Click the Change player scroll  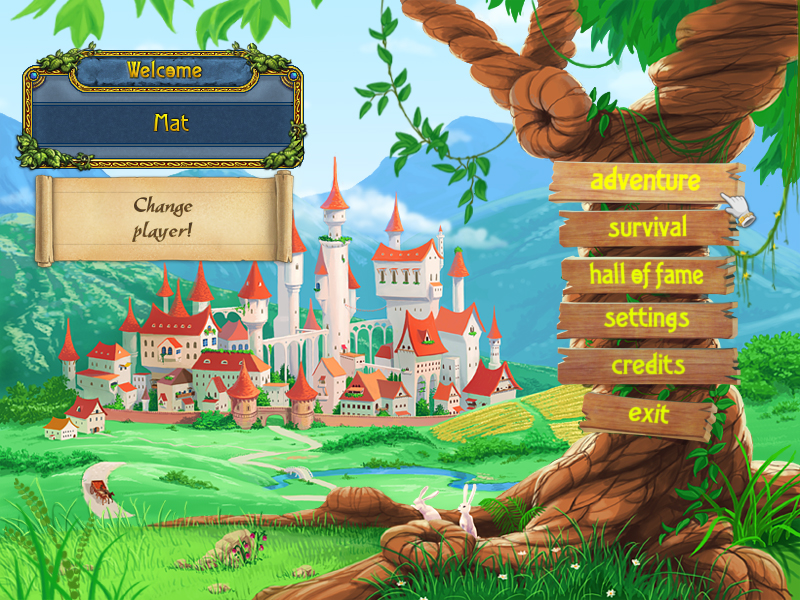163,217
